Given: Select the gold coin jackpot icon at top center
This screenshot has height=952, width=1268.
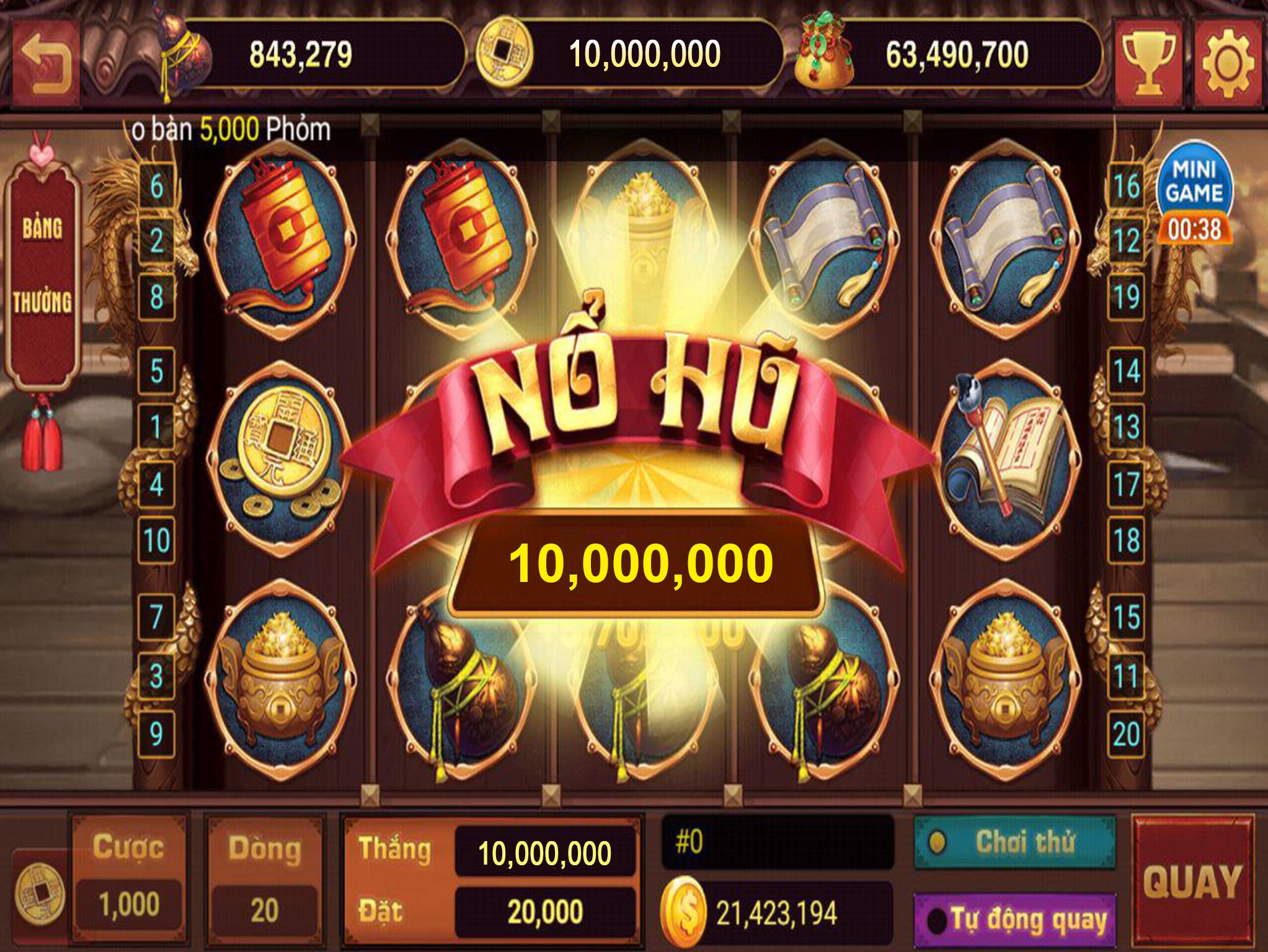Looking at the screenshot, I should pos(503,53).
